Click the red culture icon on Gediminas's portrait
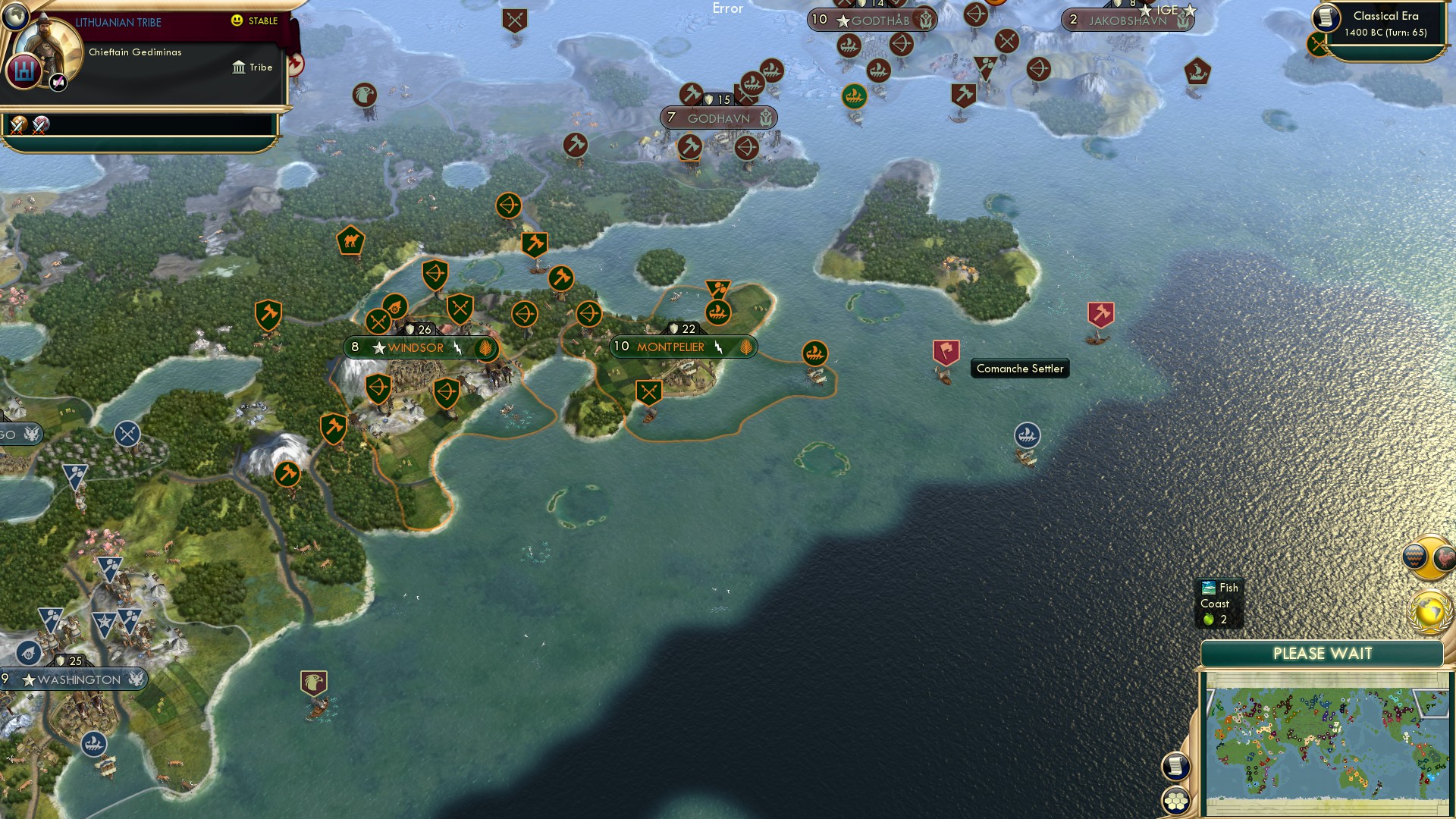1456x819 pixels. pyautogui.click(x=22, y=71)
